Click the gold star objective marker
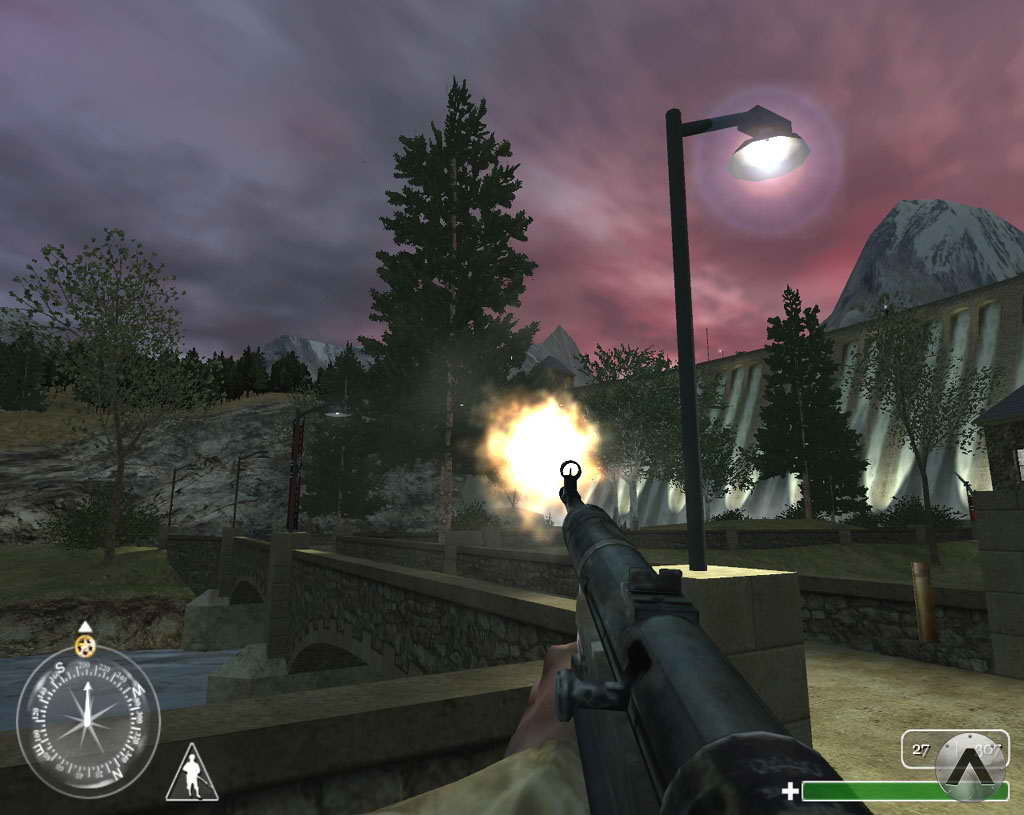 (x=85, y=646)
